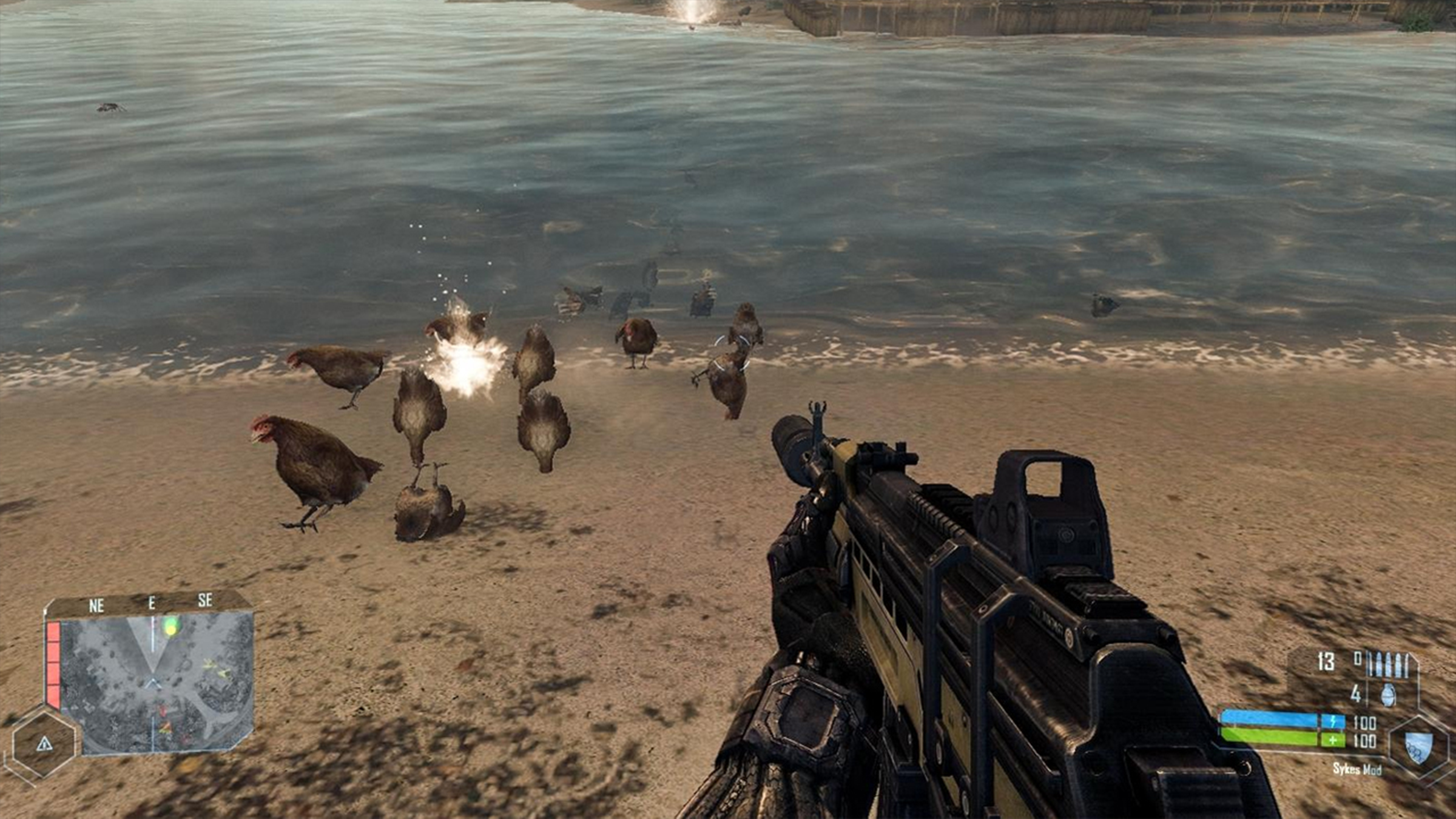
Task: Click the grenade icon
Action: (x=1388, y=695)
